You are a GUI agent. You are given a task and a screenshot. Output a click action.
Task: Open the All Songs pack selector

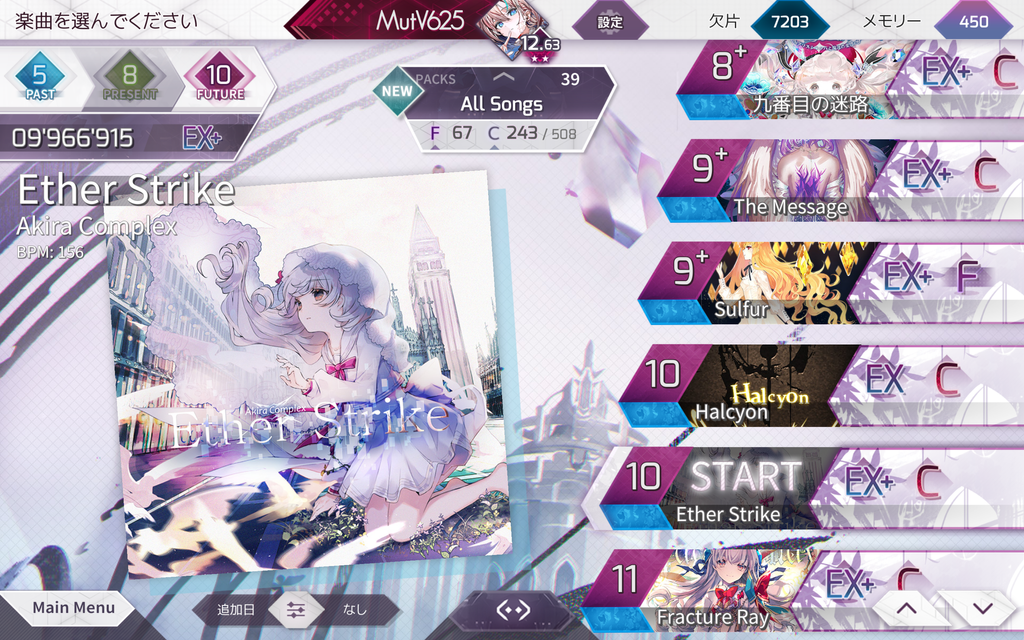(501, 103)
